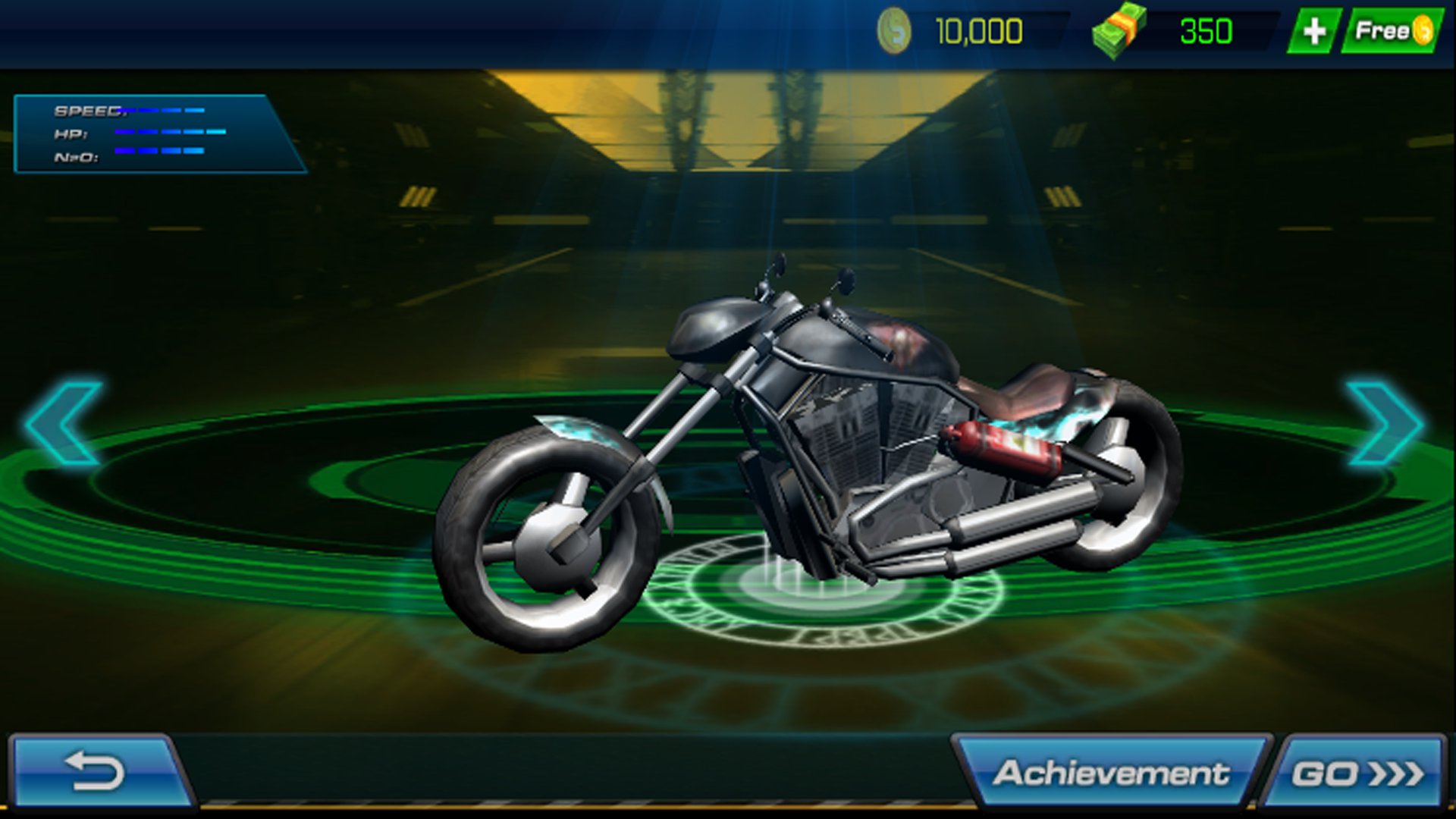Click the gold coin currency icon

pos(894,30)
